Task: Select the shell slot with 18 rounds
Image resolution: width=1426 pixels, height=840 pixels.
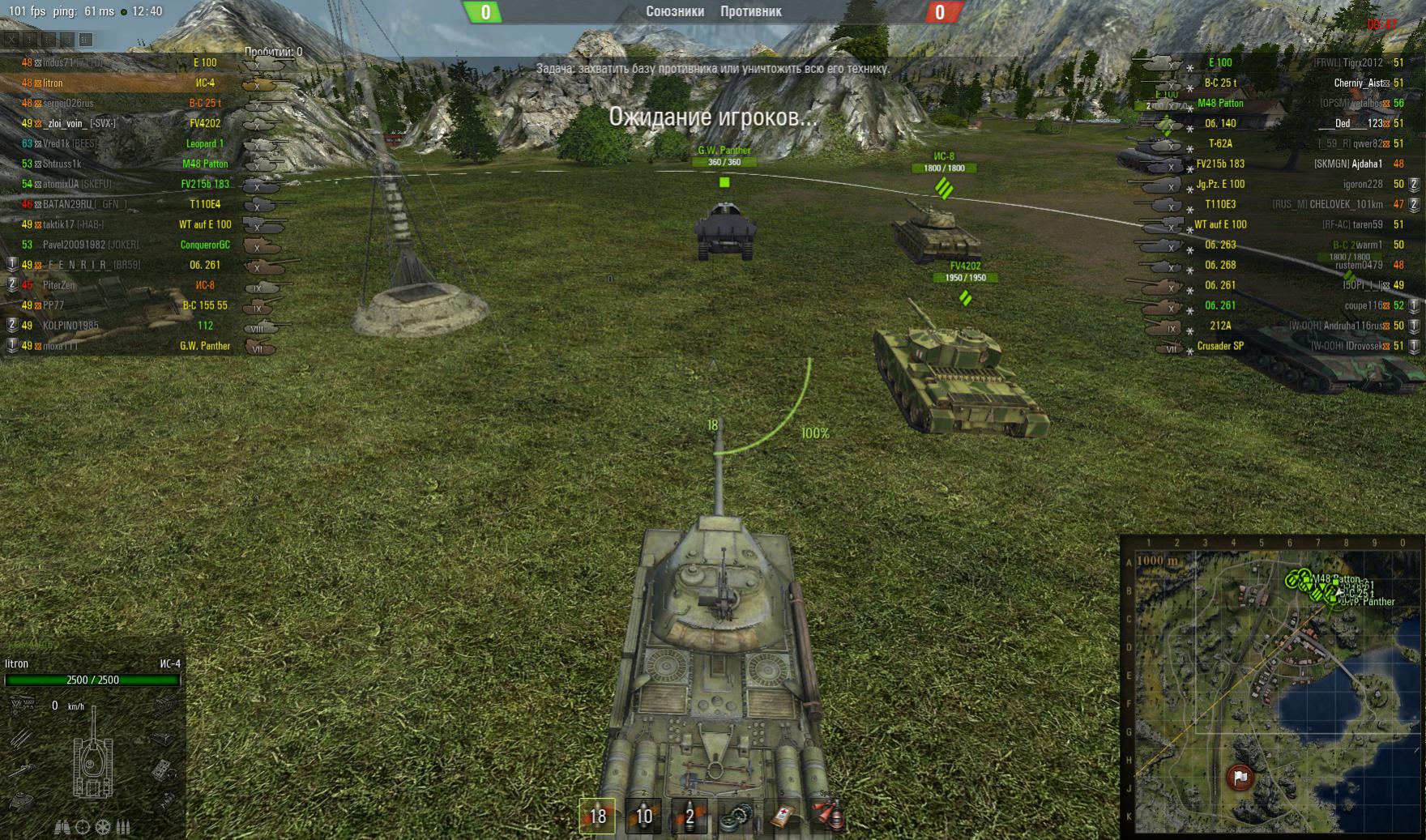Action: 597,816
